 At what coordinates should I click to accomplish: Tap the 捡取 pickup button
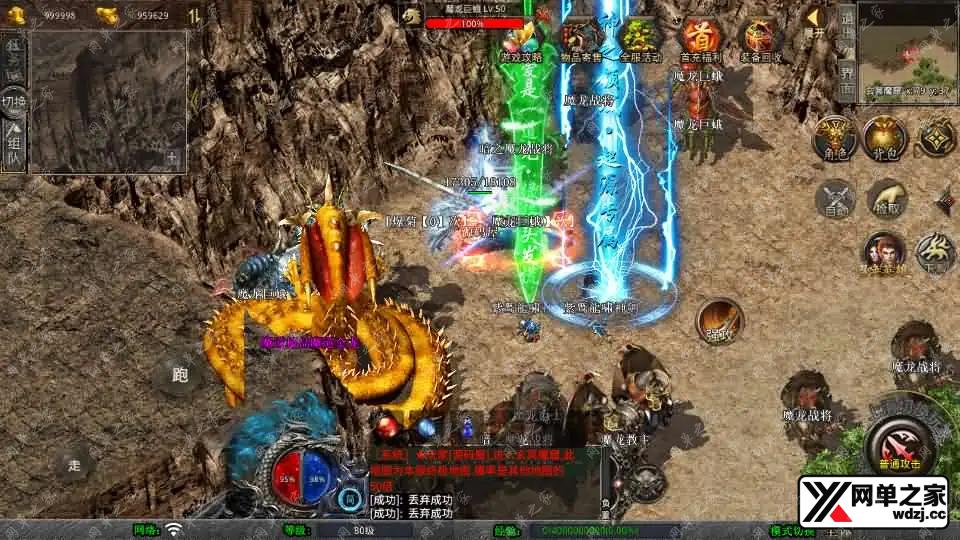[x=886, y=198]
